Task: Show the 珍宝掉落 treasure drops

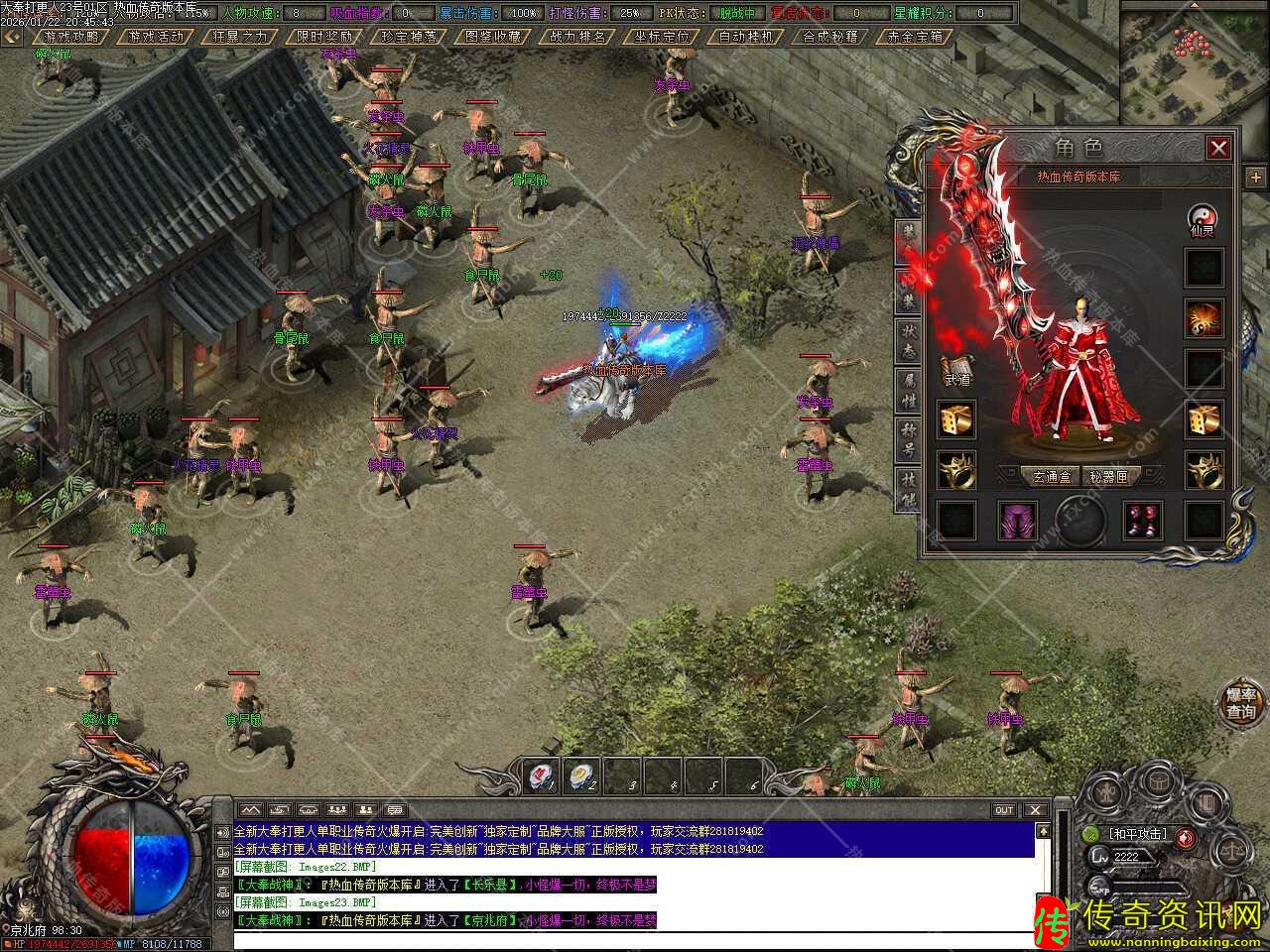Action: point(409,37)
